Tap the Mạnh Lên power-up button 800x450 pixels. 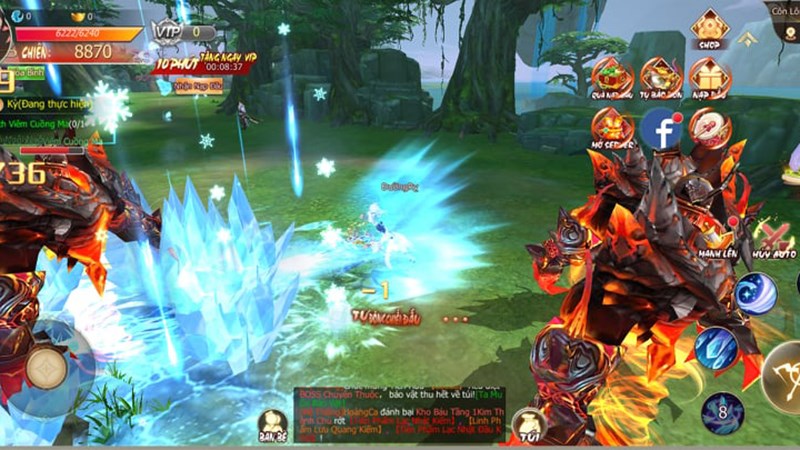click(x=718, y=238)
